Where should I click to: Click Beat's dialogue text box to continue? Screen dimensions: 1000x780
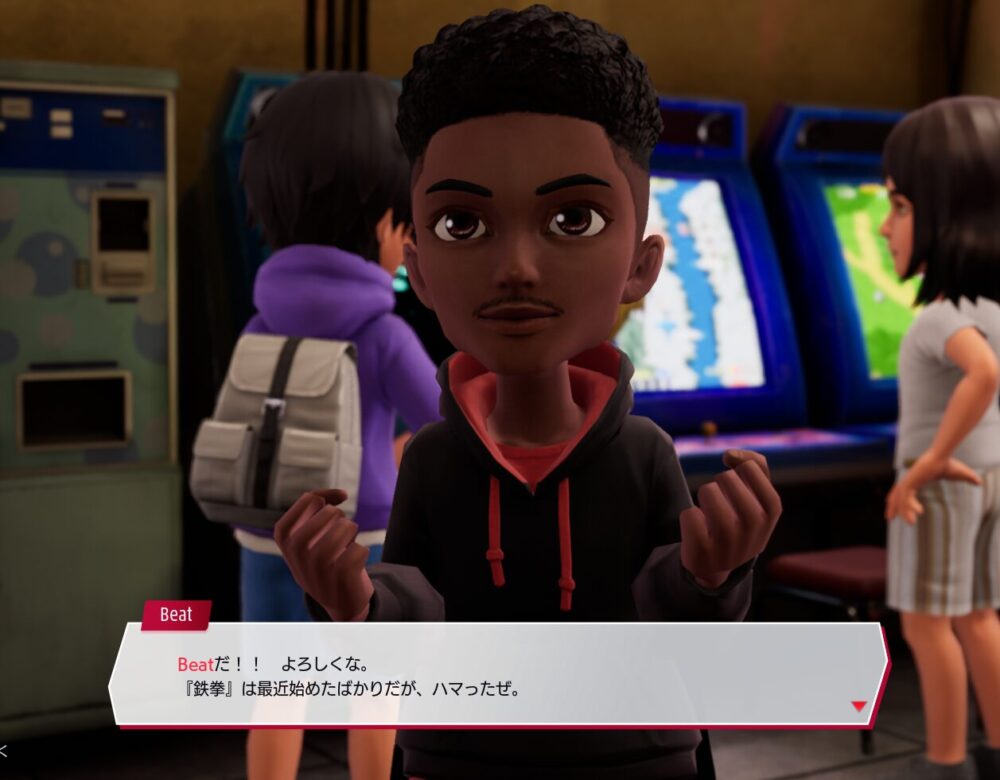click(x=500, y=675)
